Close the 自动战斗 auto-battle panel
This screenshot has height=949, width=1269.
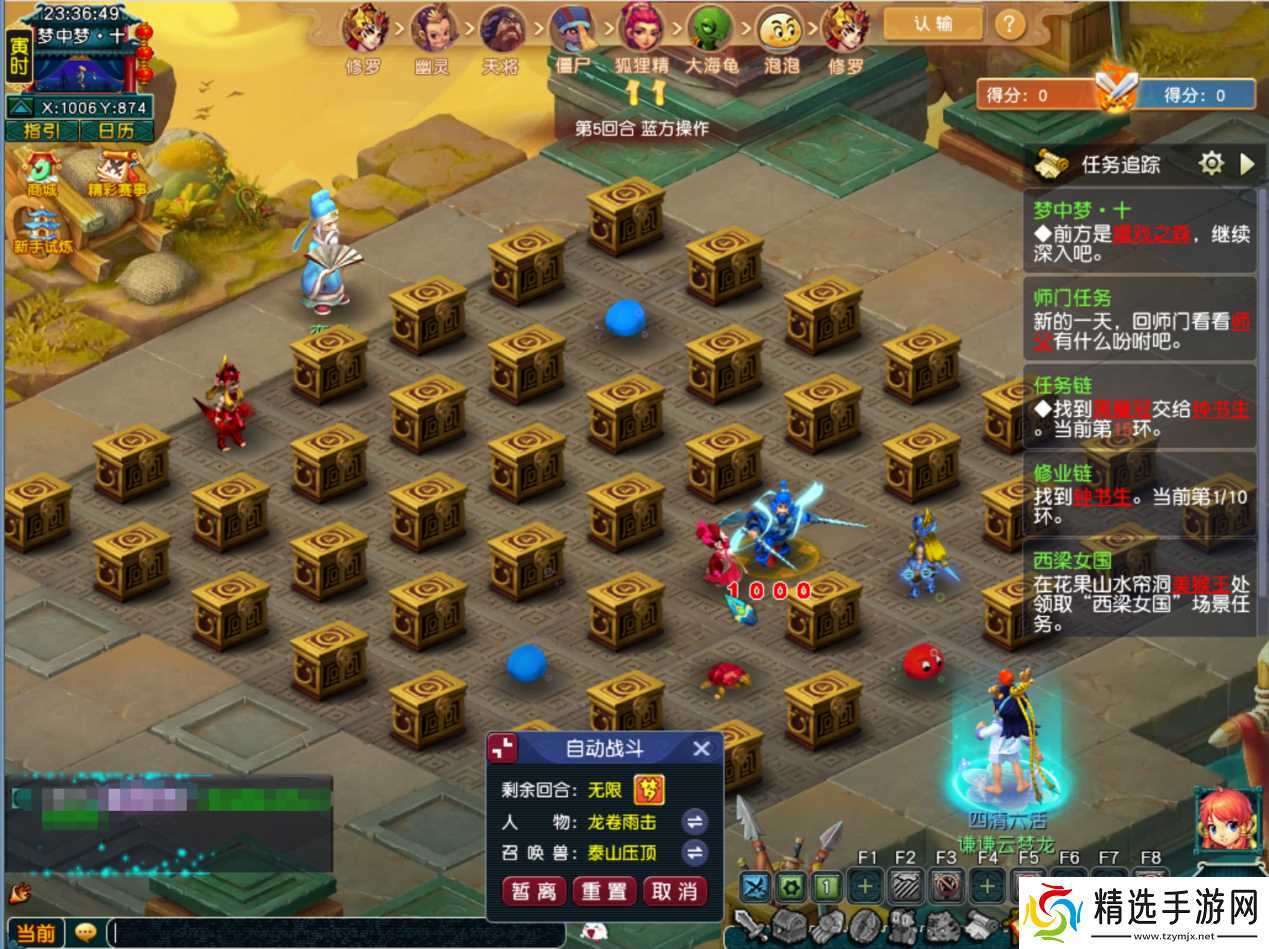click(702, 748)
